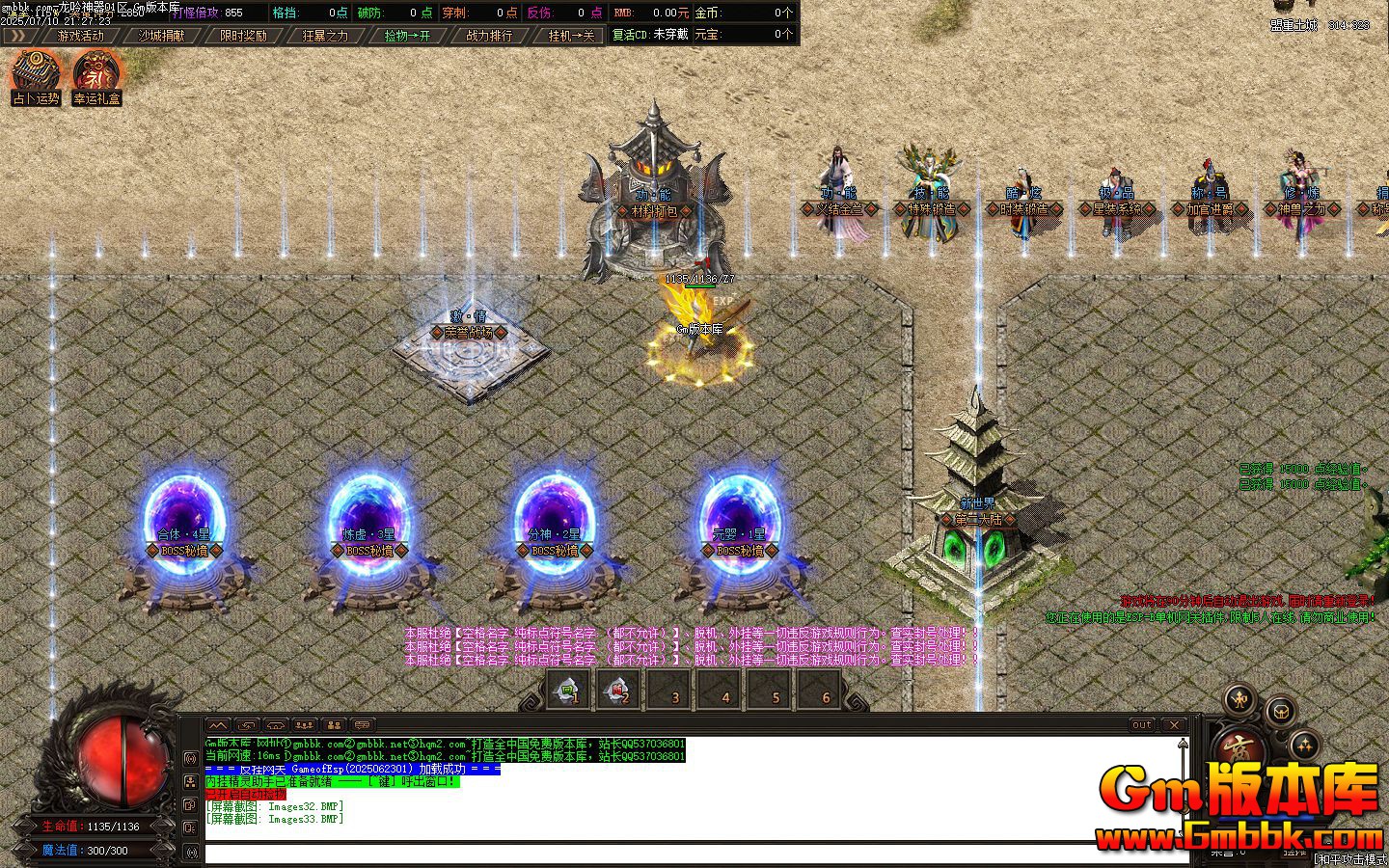Image resolution: width=1389 pixels, height=868 pixels.
Task: Click the skill icon in hotbar slot 2
Action: (617, 691)
